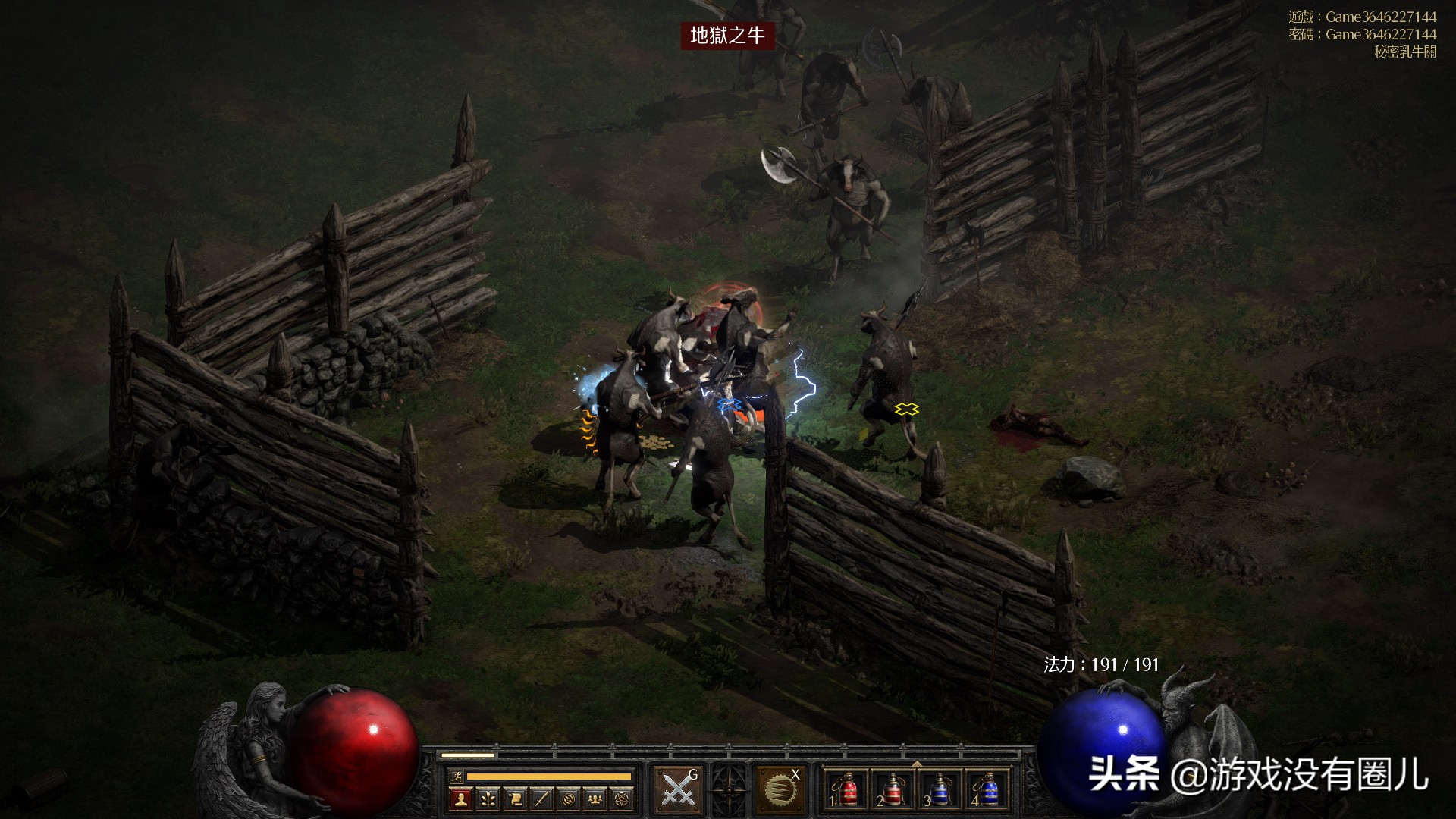Toggle the run/walk running-figure button
Image resolution: width=1456 pixels, height=819 pixels.
point(456,777)
